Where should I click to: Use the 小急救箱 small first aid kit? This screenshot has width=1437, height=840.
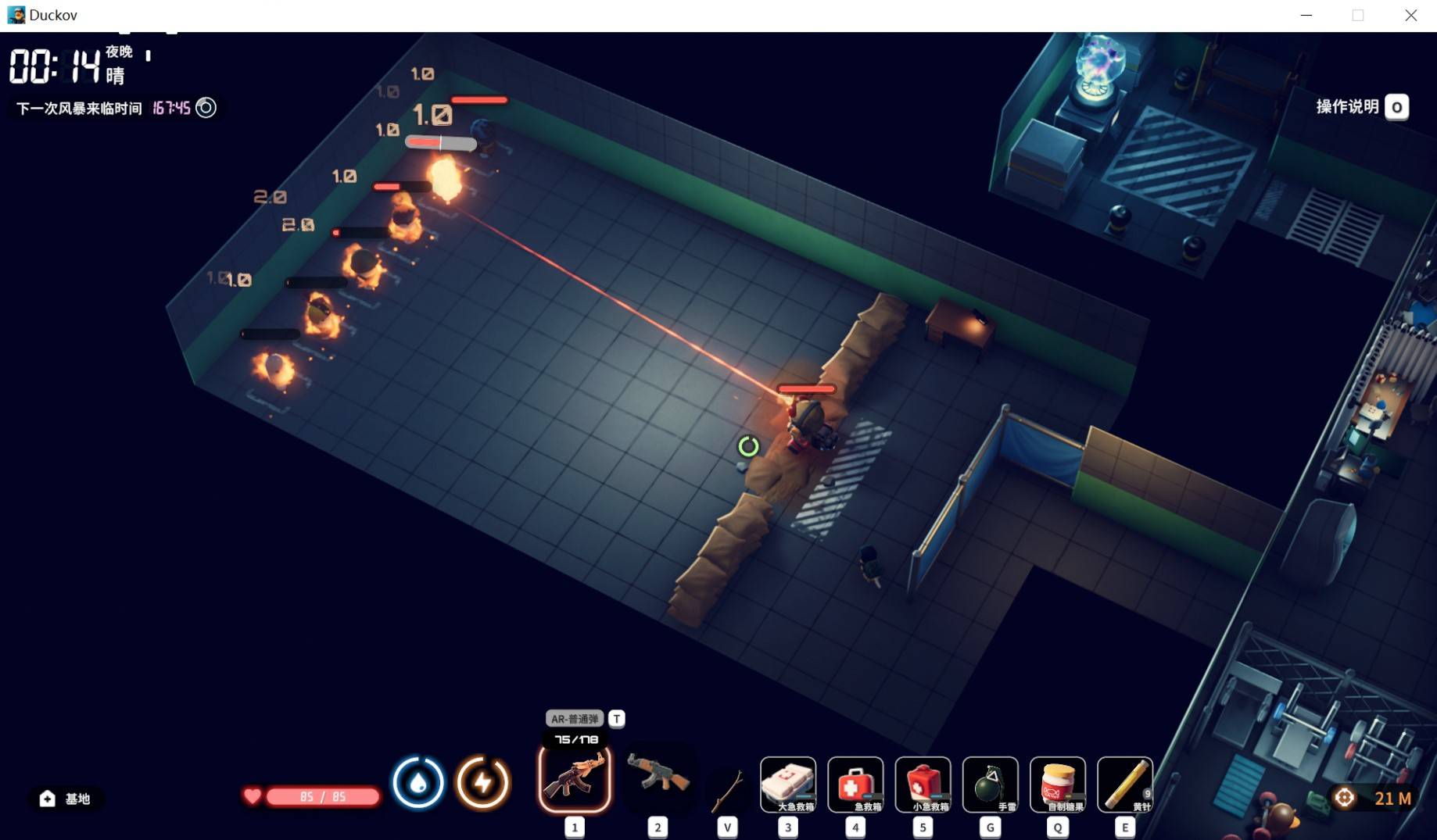click(923, 784)
